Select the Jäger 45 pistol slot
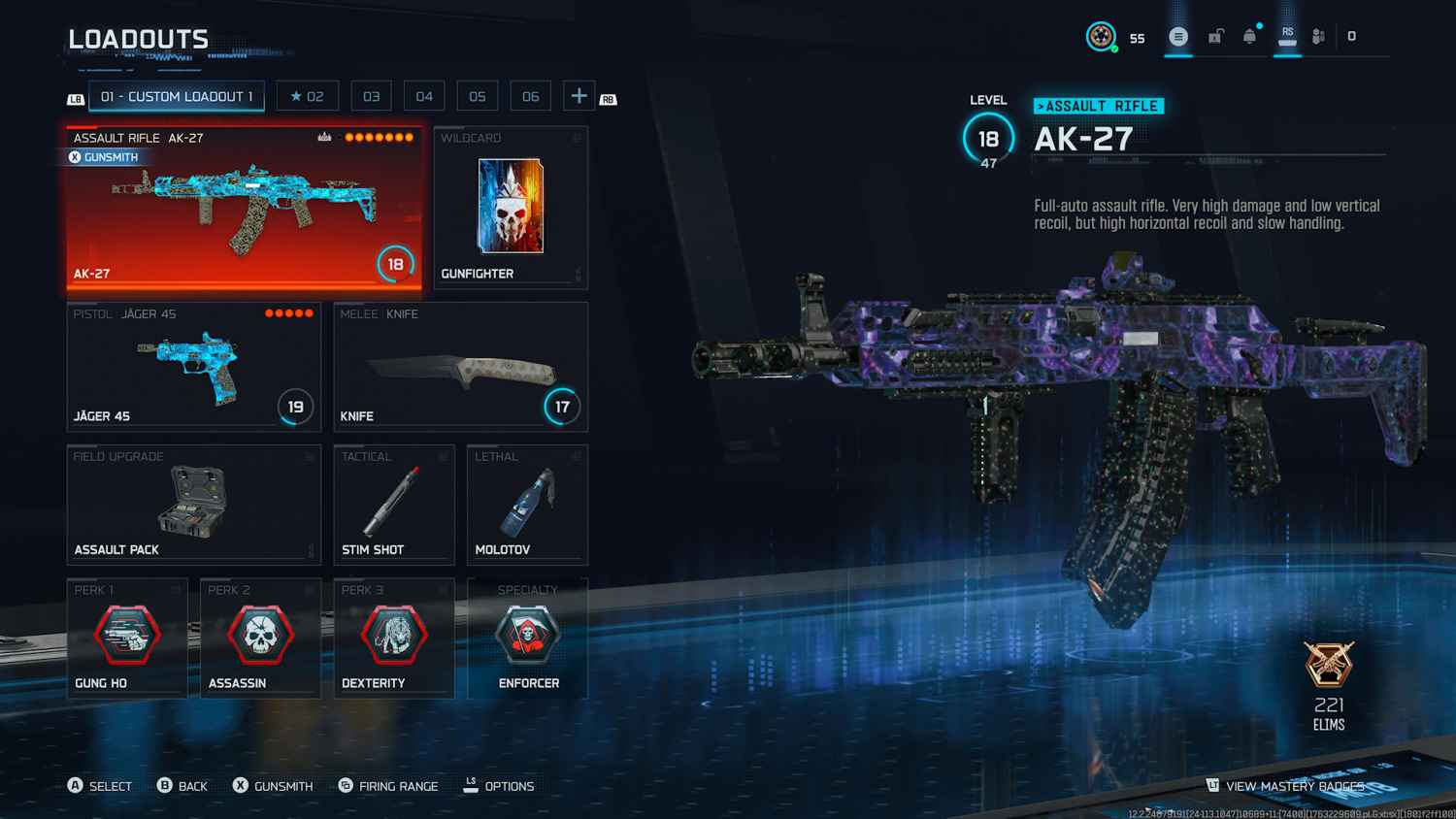The width and height of the screenshot is (1456, 819). pyautogui.click(x=193, y=367)
